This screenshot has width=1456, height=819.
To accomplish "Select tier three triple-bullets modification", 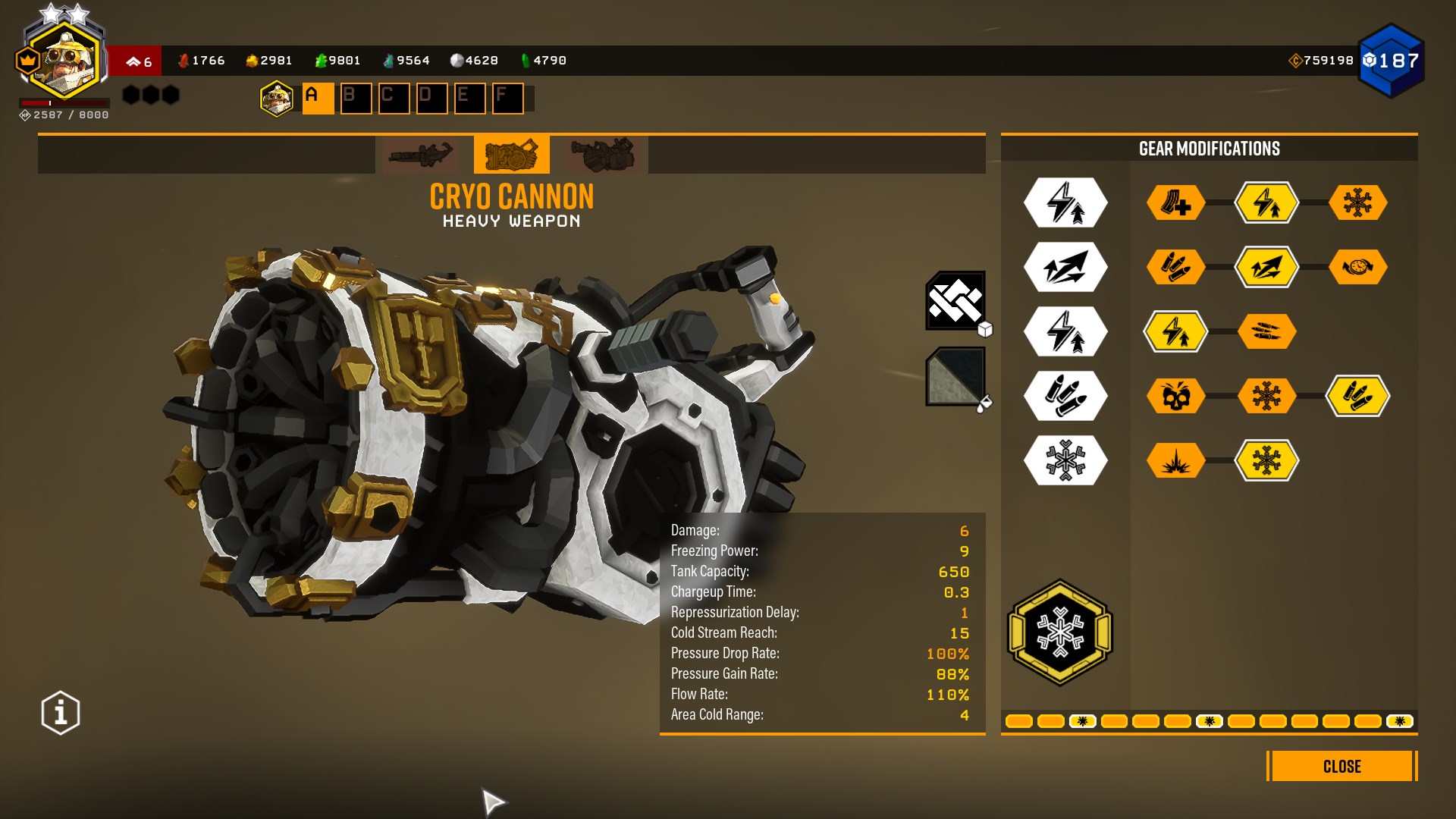I will (x=1266, y=331).
